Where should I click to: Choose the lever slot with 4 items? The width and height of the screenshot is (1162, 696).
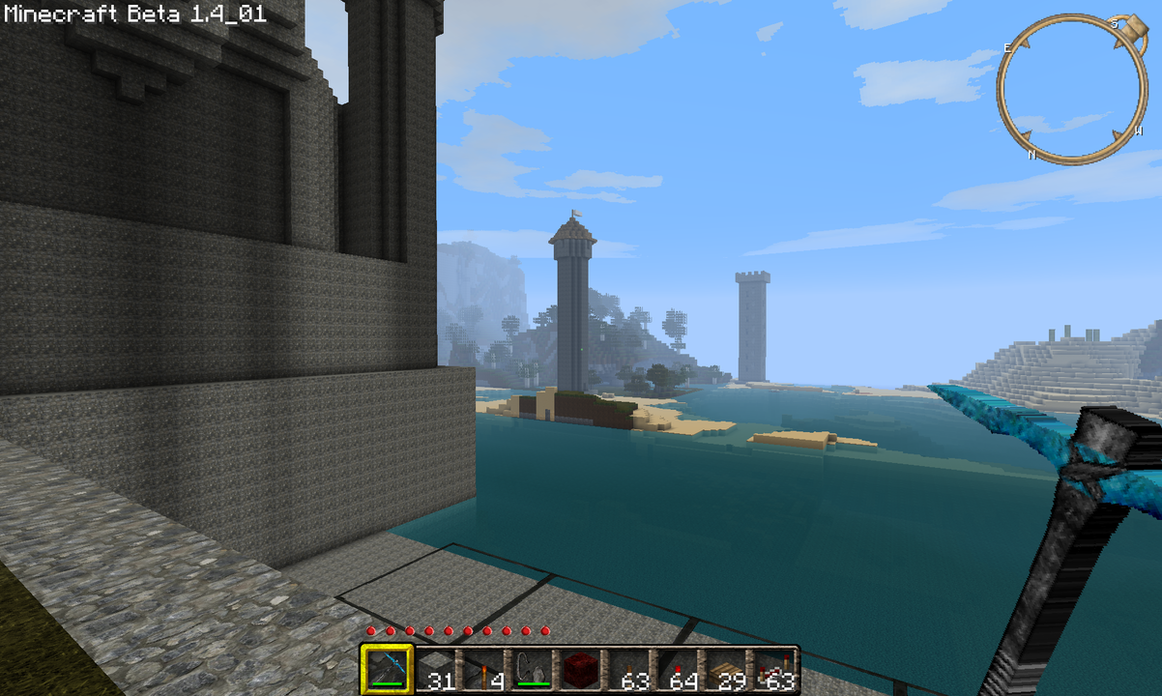point(483,669)
